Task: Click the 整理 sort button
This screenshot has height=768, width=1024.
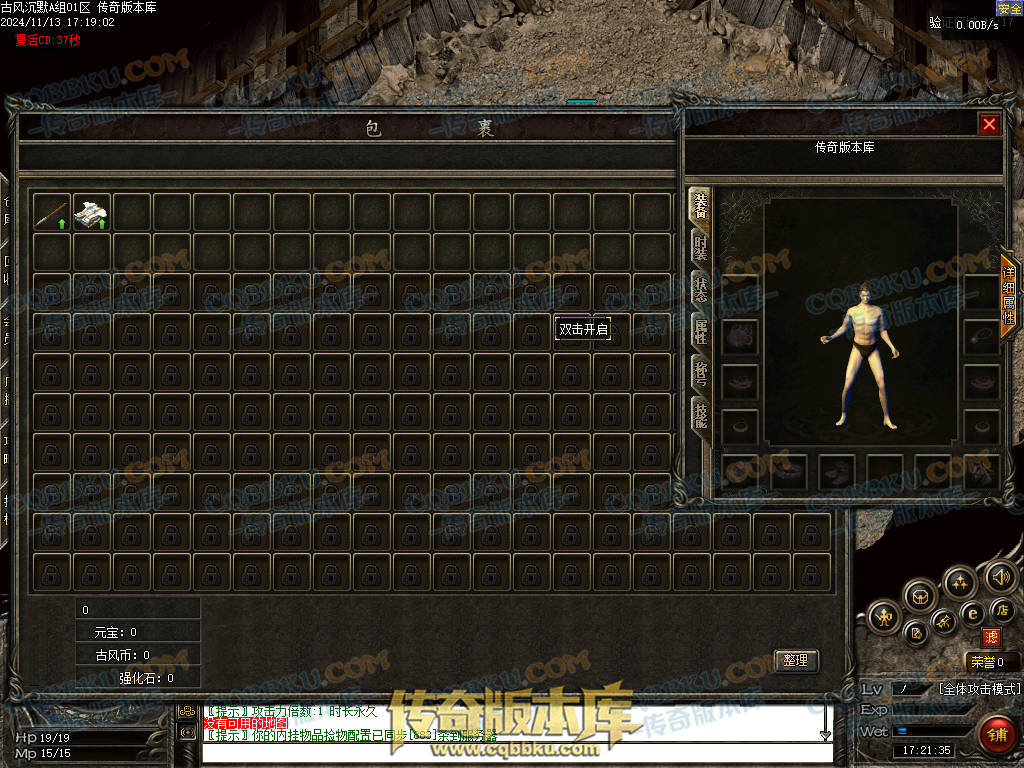Action: (x=796, y=661)
